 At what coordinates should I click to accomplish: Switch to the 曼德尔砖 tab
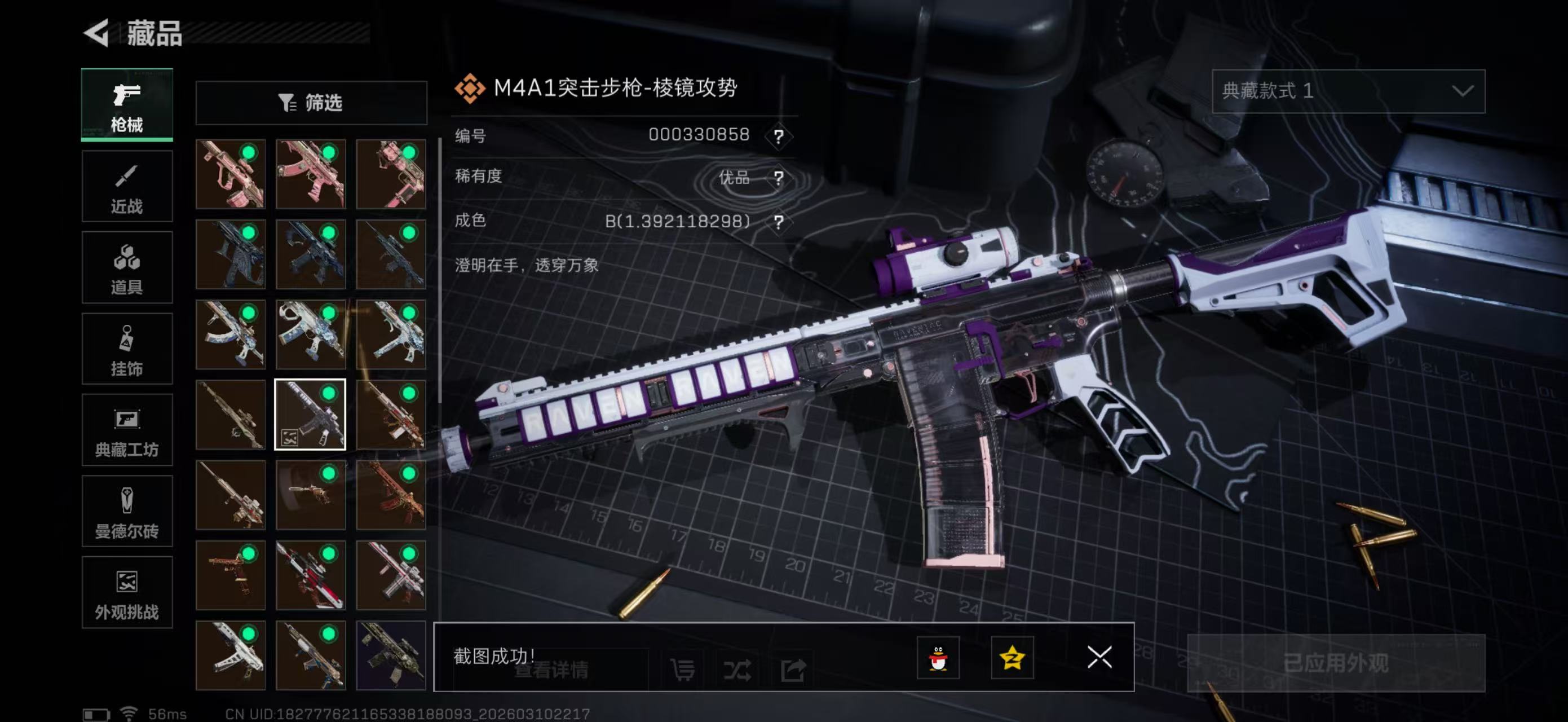pos(127,512)
